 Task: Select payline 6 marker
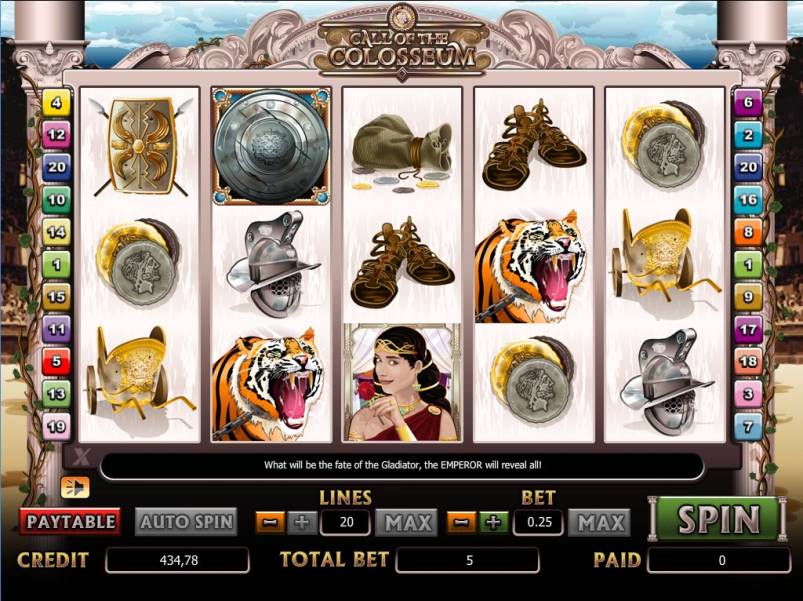click(x=748, y=102)
